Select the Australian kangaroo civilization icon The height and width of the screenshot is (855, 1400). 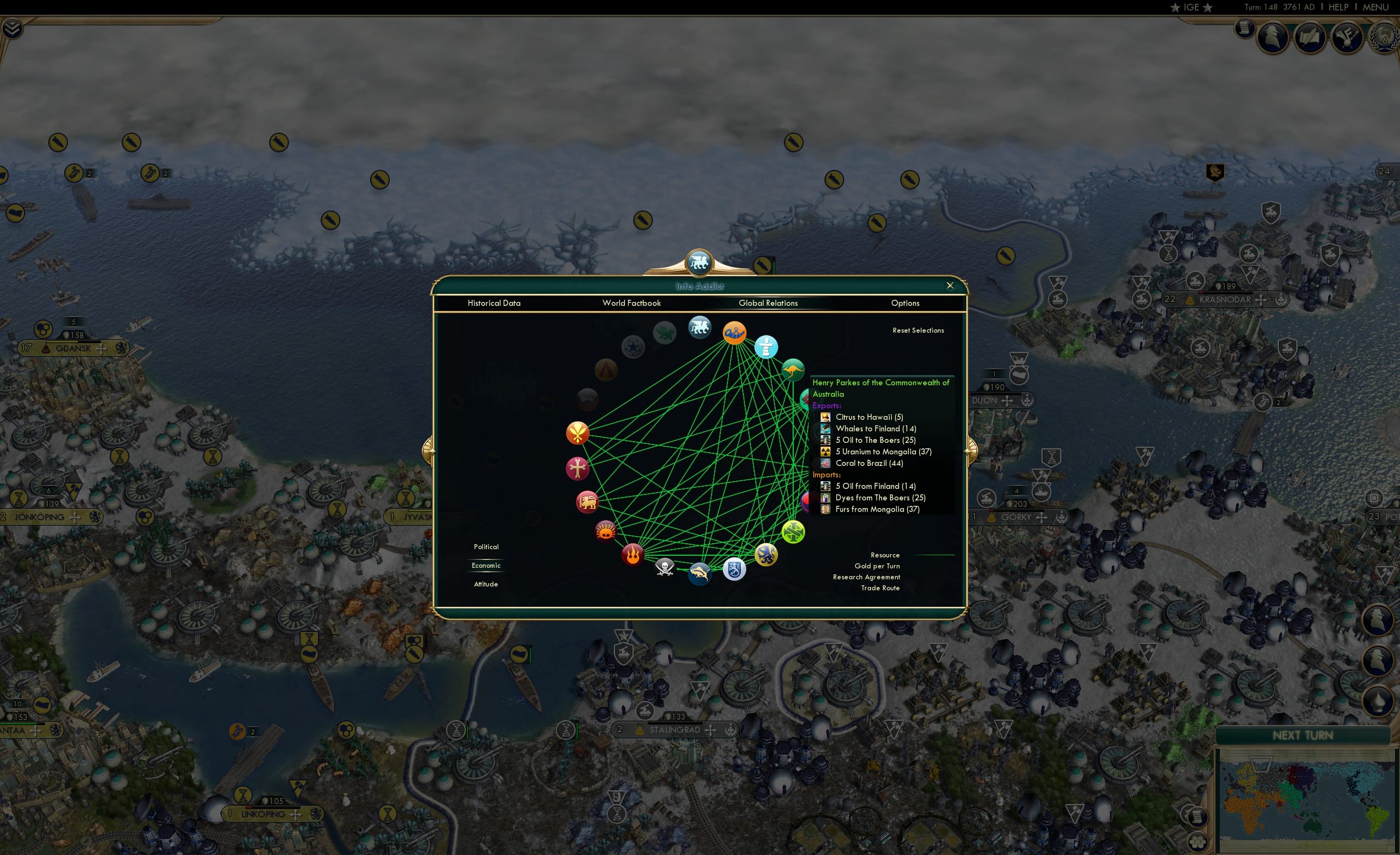pos(794,368)
